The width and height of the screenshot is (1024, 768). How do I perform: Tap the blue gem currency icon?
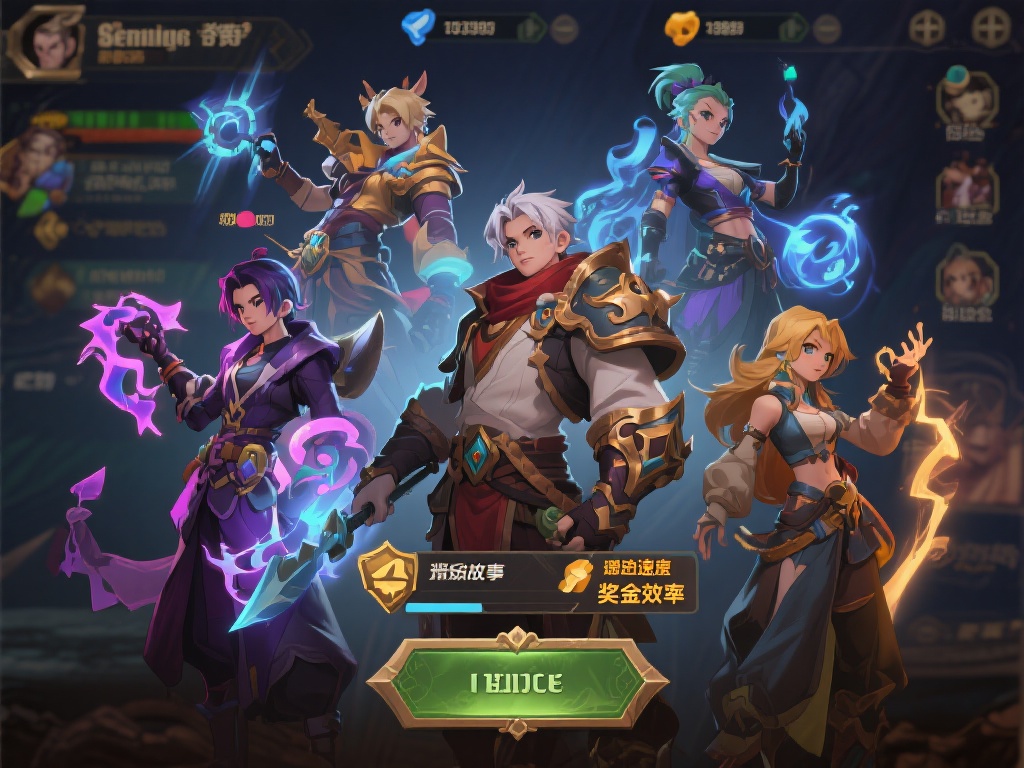click(417, 26)
